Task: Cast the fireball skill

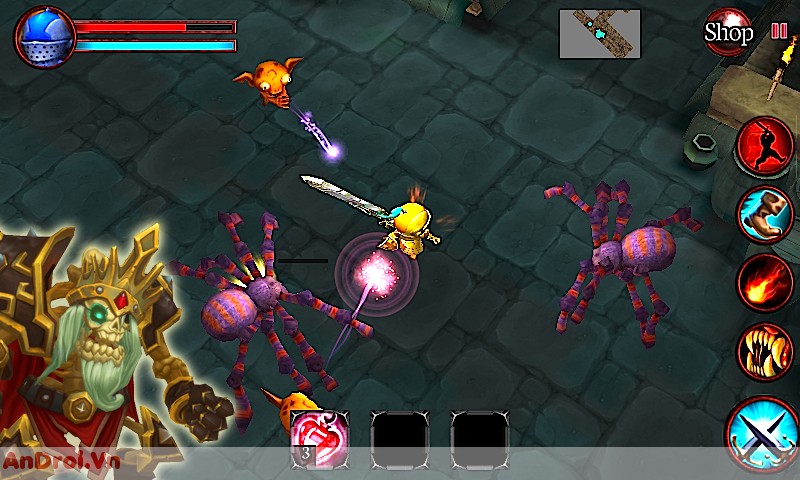Action: coord(765,282)
